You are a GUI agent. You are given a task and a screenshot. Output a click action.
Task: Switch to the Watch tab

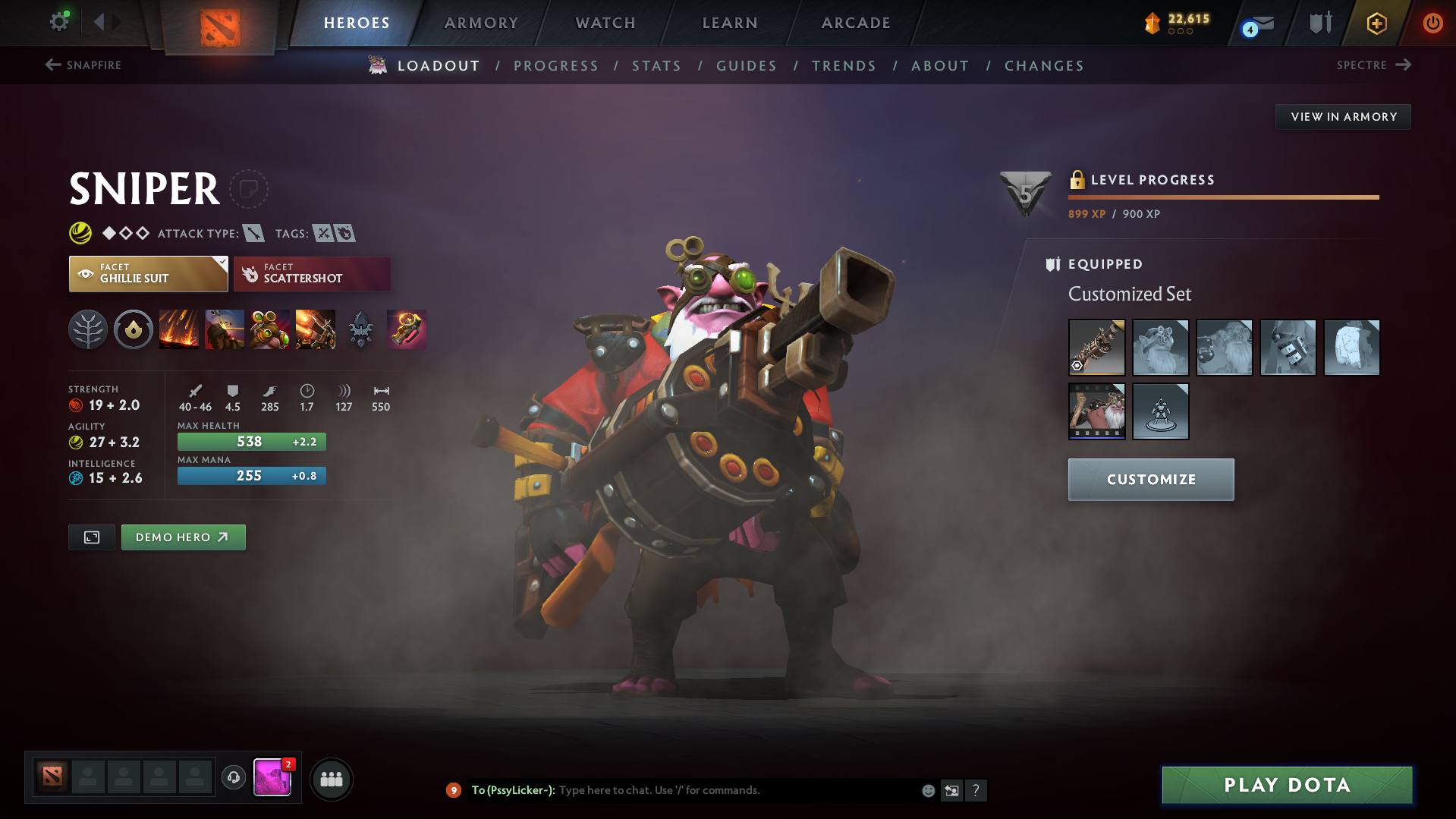tap(605, 23)
